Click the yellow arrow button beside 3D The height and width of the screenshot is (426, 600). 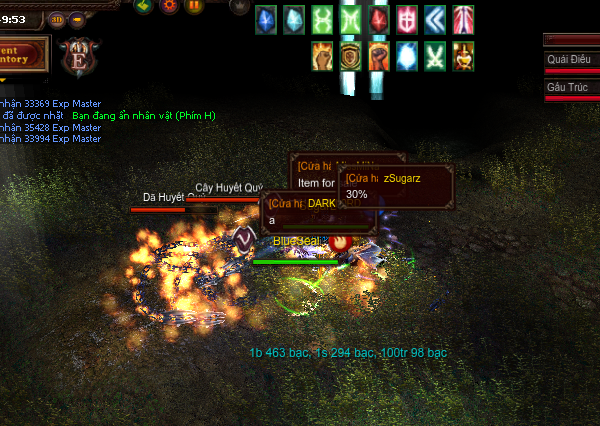[77, 18]
